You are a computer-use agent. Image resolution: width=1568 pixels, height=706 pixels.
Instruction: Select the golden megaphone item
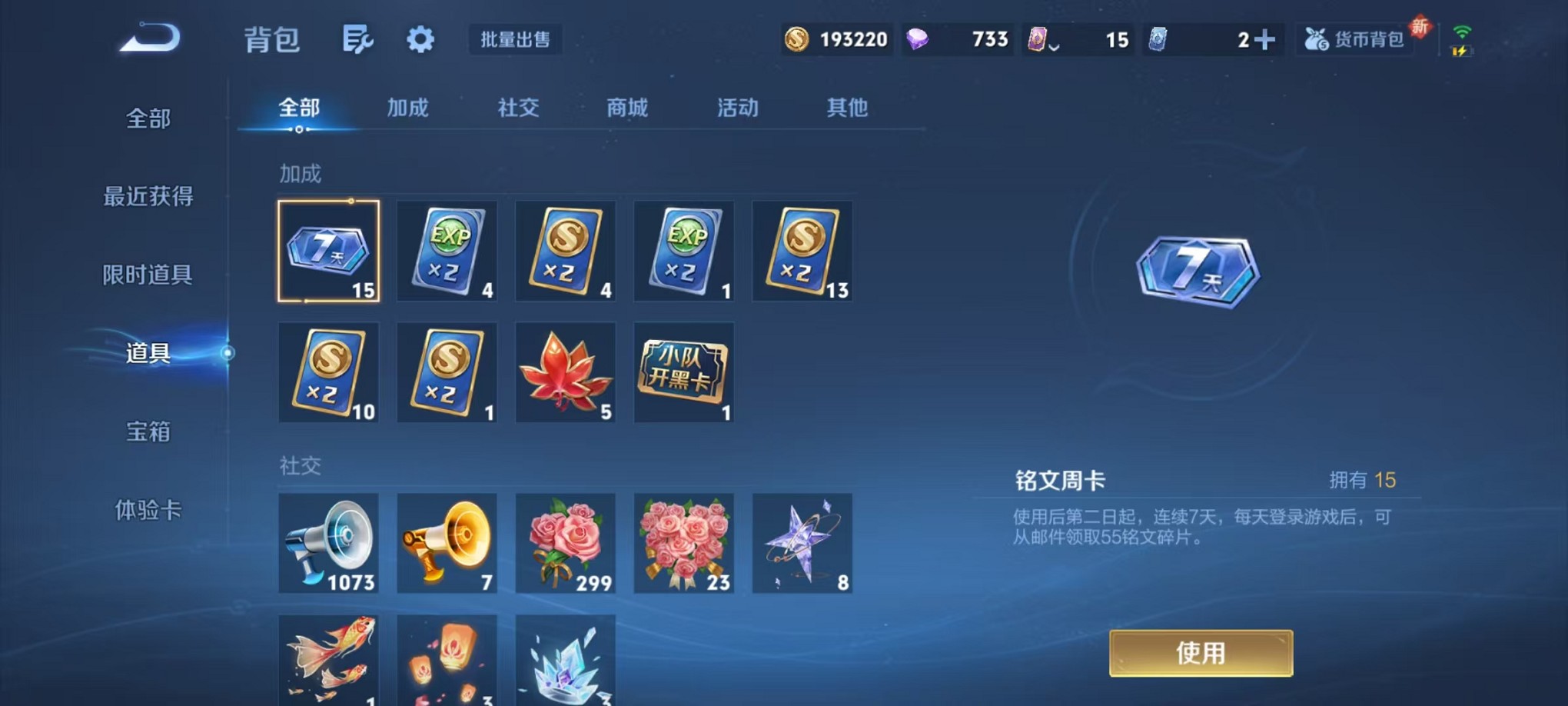pos(447,542)
